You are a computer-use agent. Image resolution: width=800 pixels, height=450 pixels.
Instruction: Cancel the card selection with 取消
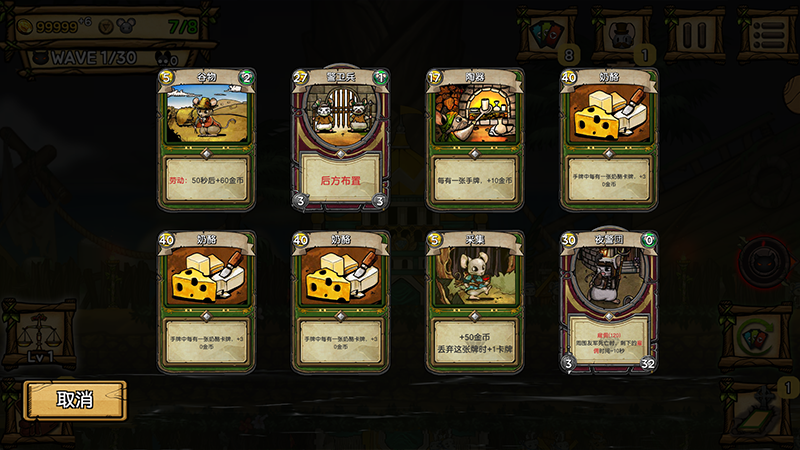(75, 400)
